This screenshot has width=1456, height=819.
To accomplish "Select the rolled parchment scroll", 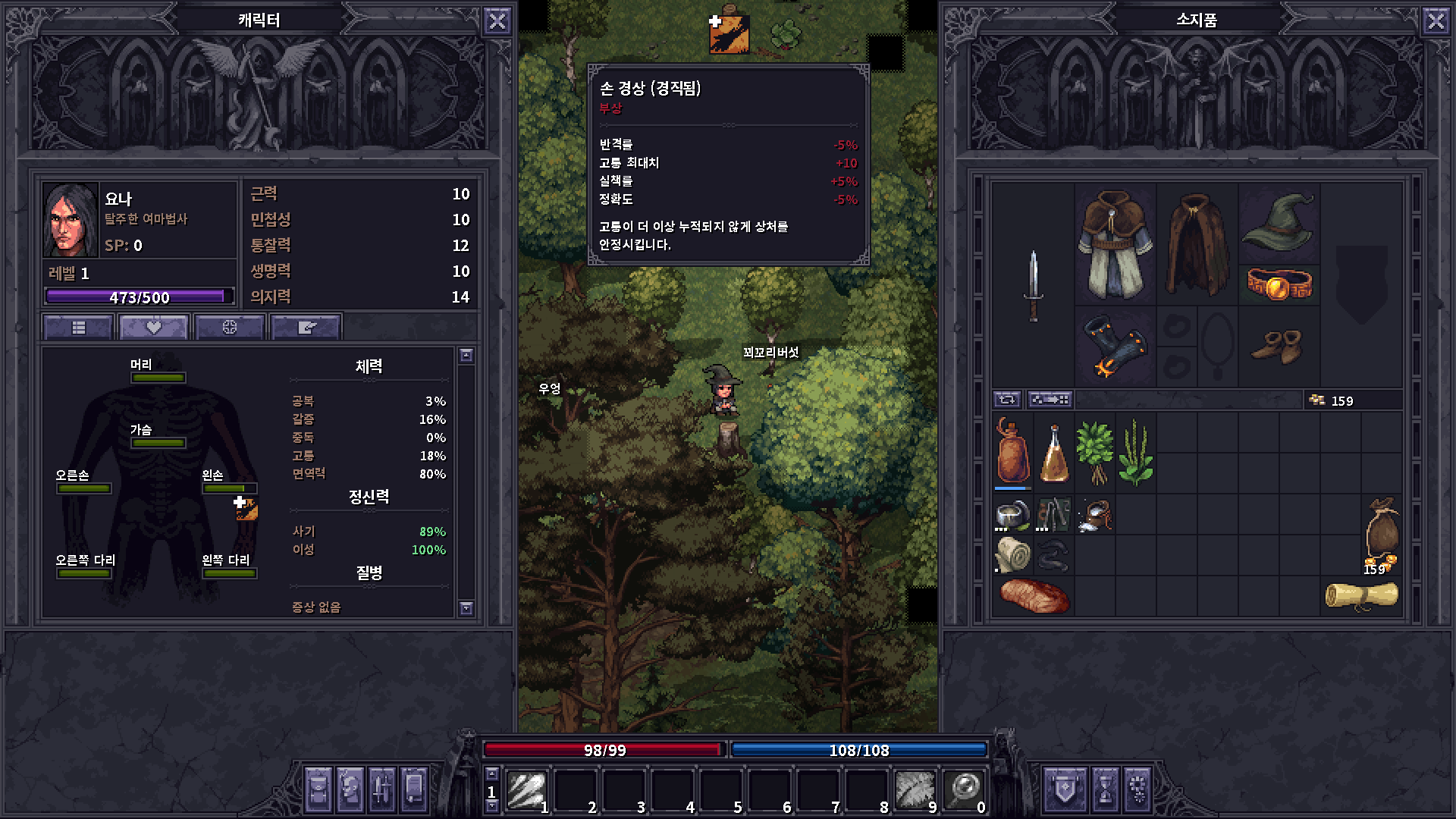I will coord(1361,595).
